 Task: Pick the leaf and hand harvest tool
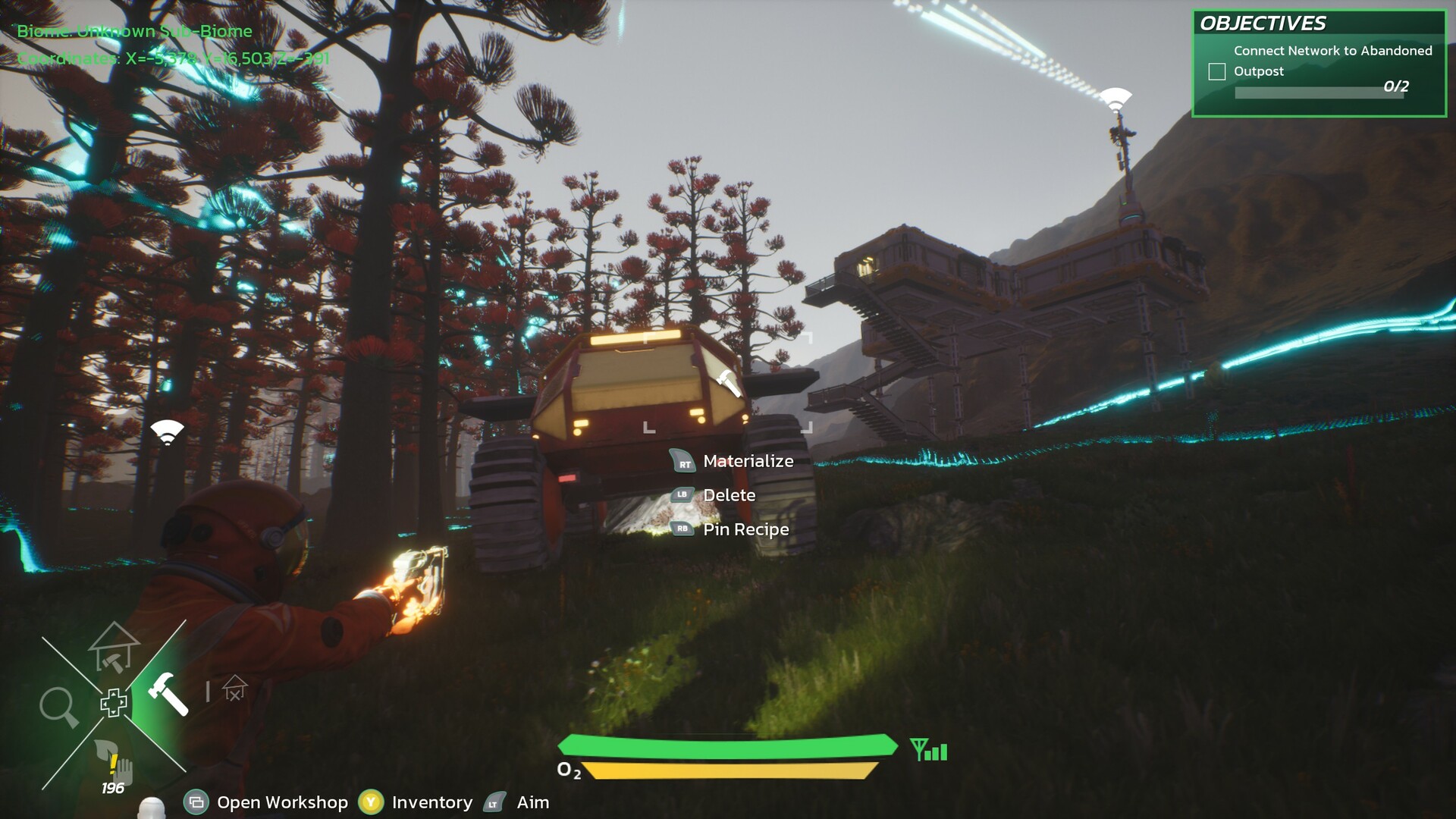point(114,762)
